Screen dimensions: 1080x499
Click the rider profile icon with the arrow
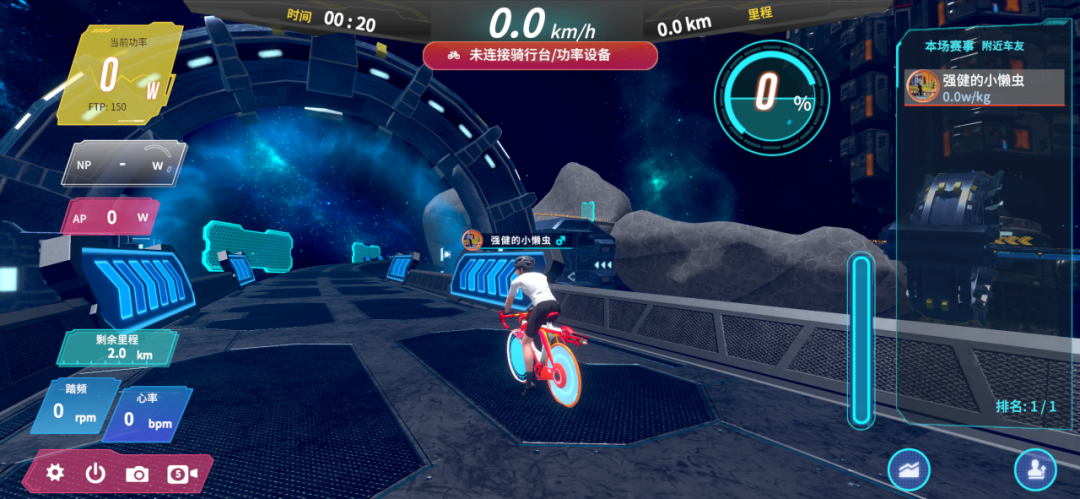[1035, 469]
